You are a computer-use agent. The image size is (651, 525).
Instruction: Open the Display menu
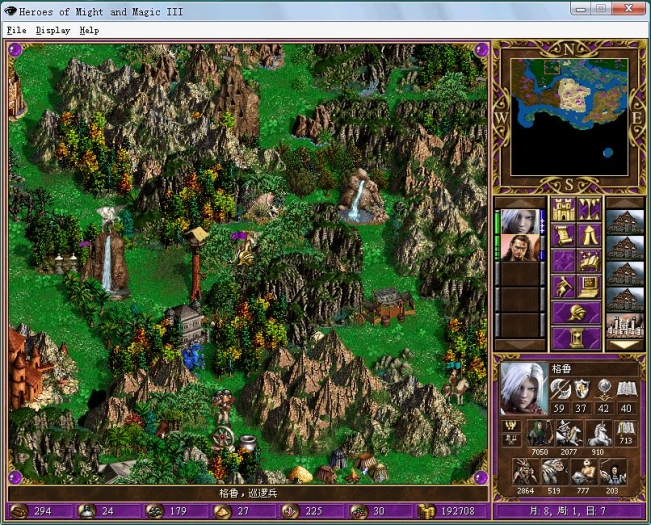tap(53, 30)
